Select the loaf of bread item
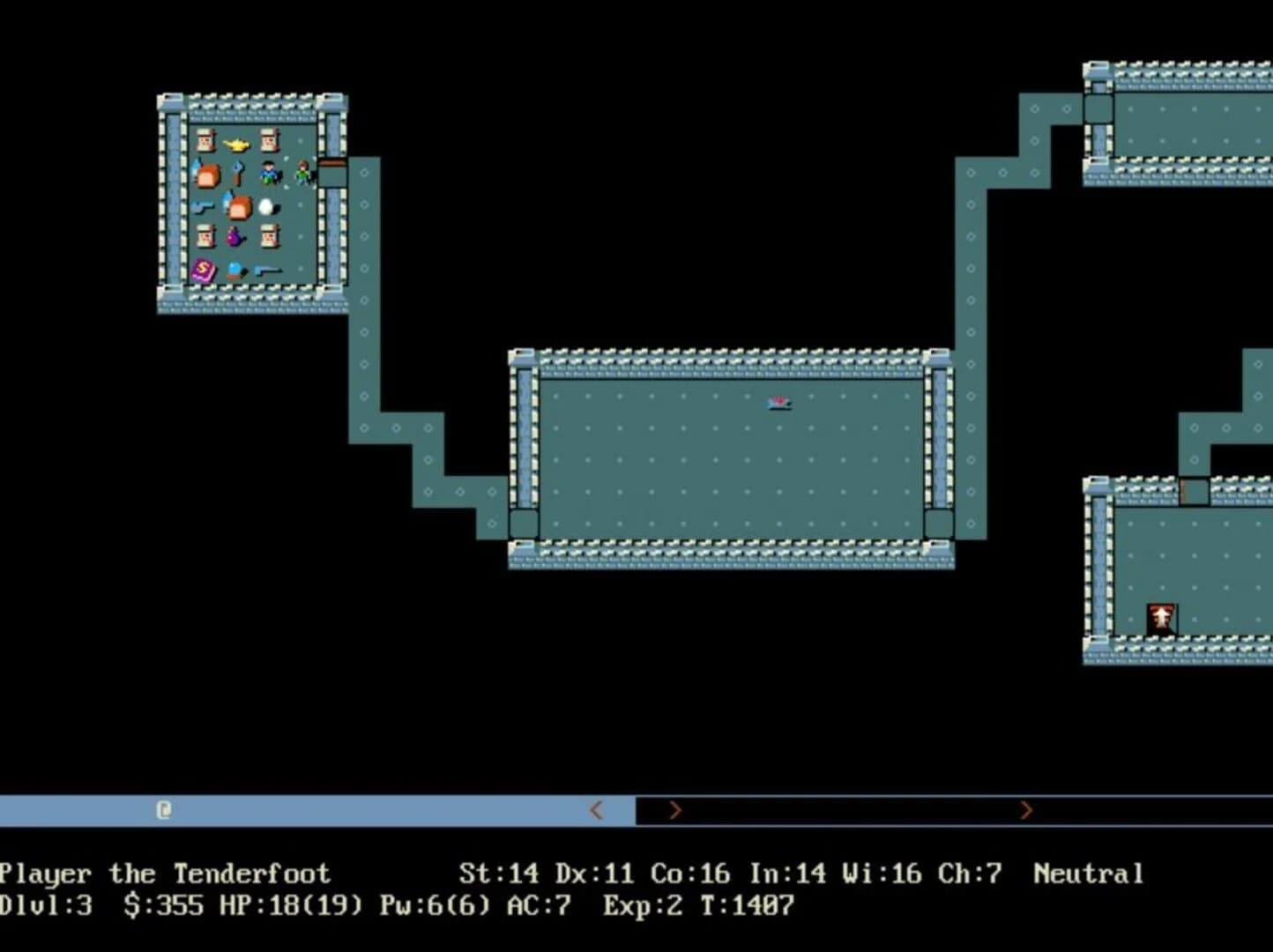This screenshot has width=1273, height=952. (x=207, y=175)
